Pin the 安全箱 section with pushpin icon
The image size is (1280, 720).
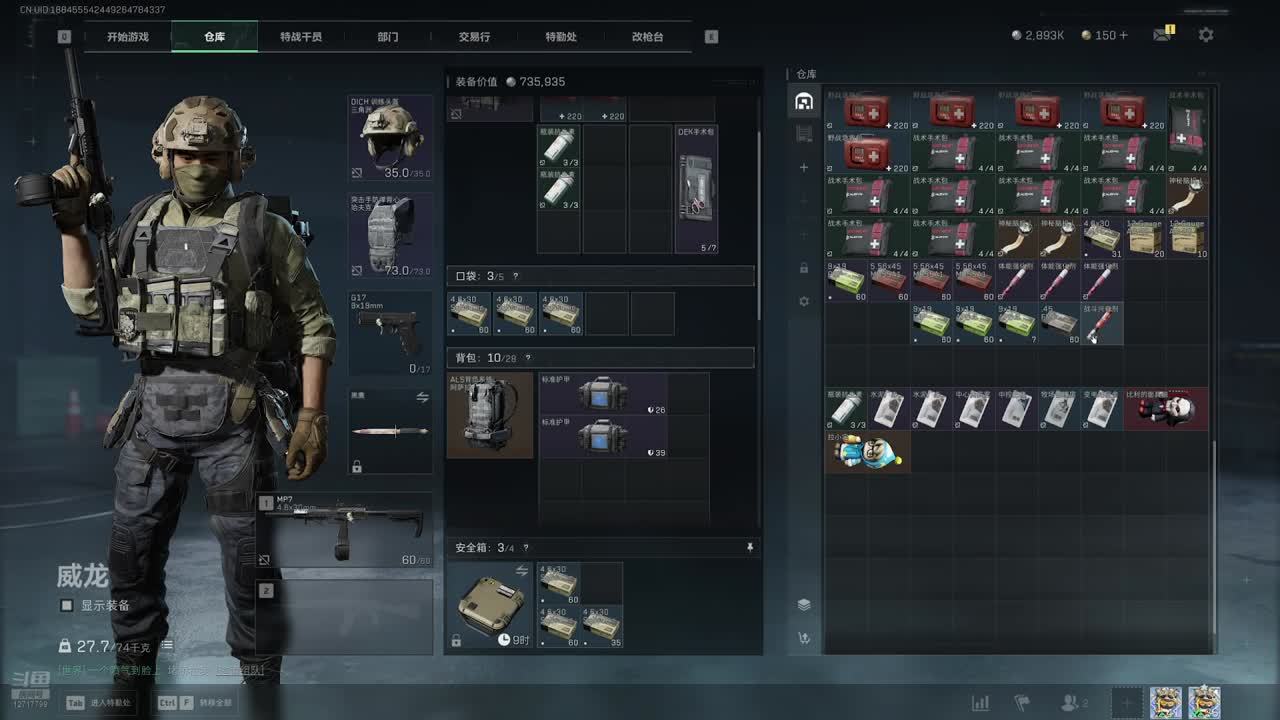click(x=750, y=547)
